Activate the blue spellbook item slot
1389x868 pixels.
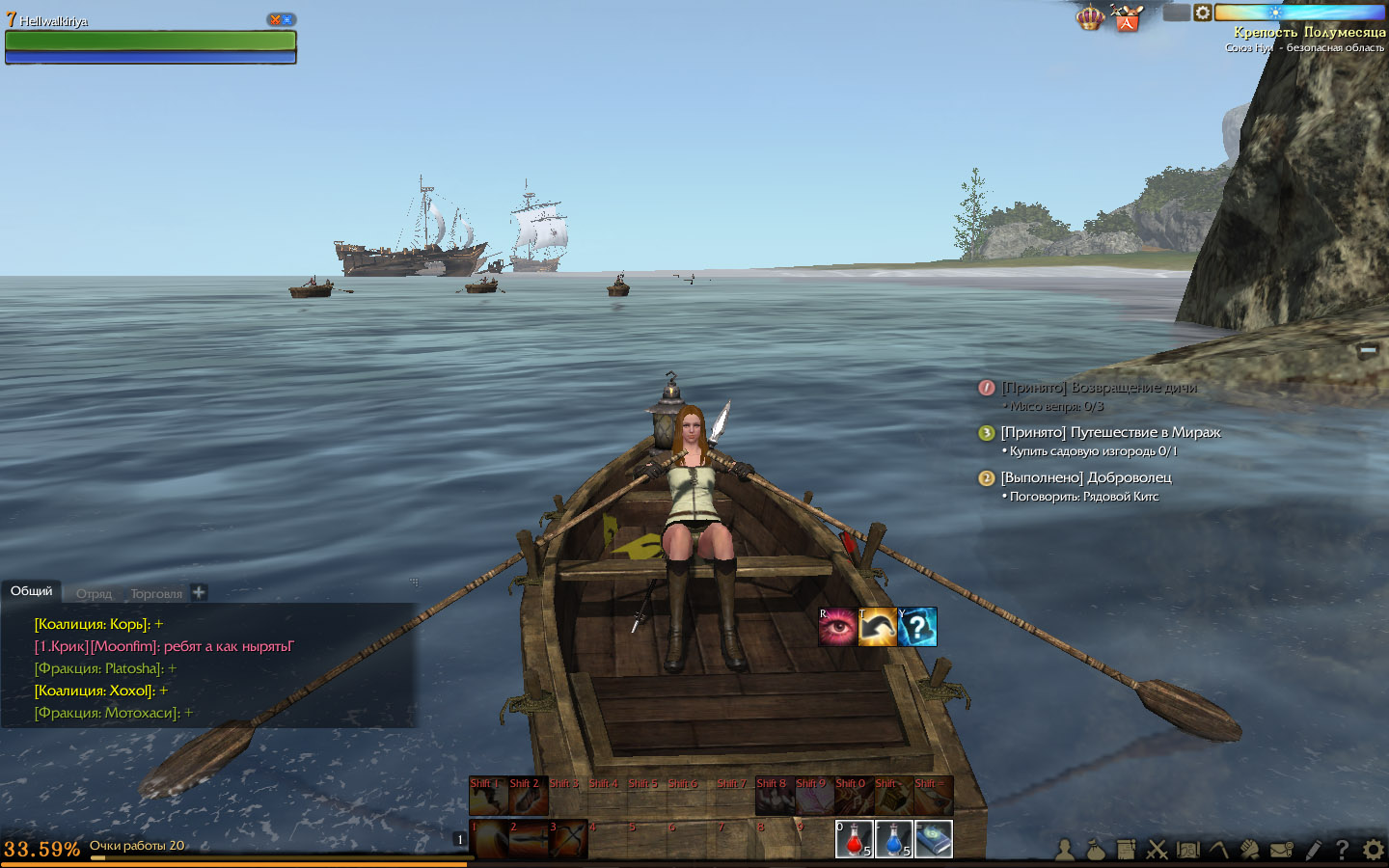(933, 838)
